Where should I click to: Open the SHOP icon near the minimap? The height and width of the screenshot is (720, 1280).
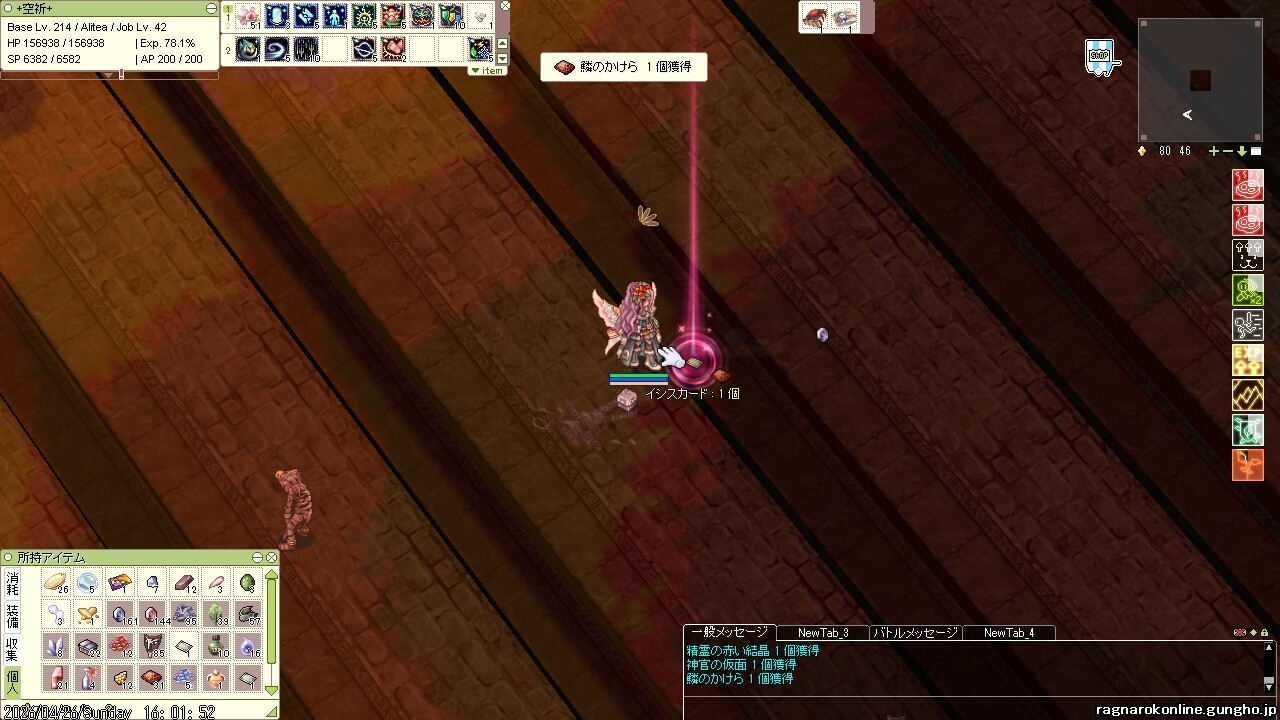point(1100,58)
